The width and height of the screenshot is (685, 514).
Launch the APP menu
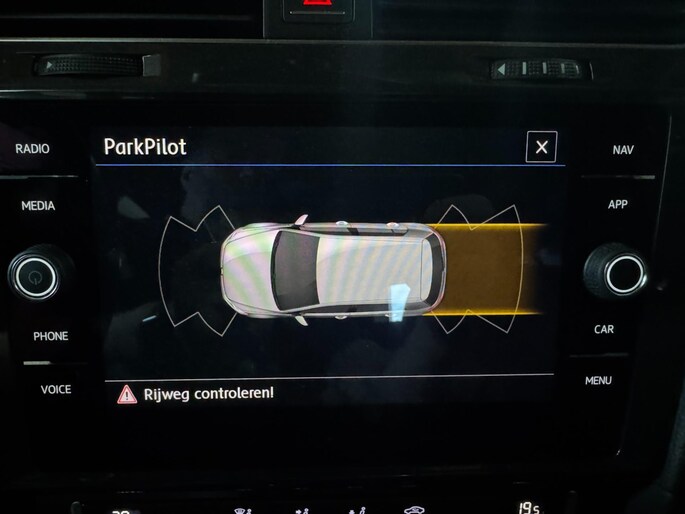[x=618, y=204]
